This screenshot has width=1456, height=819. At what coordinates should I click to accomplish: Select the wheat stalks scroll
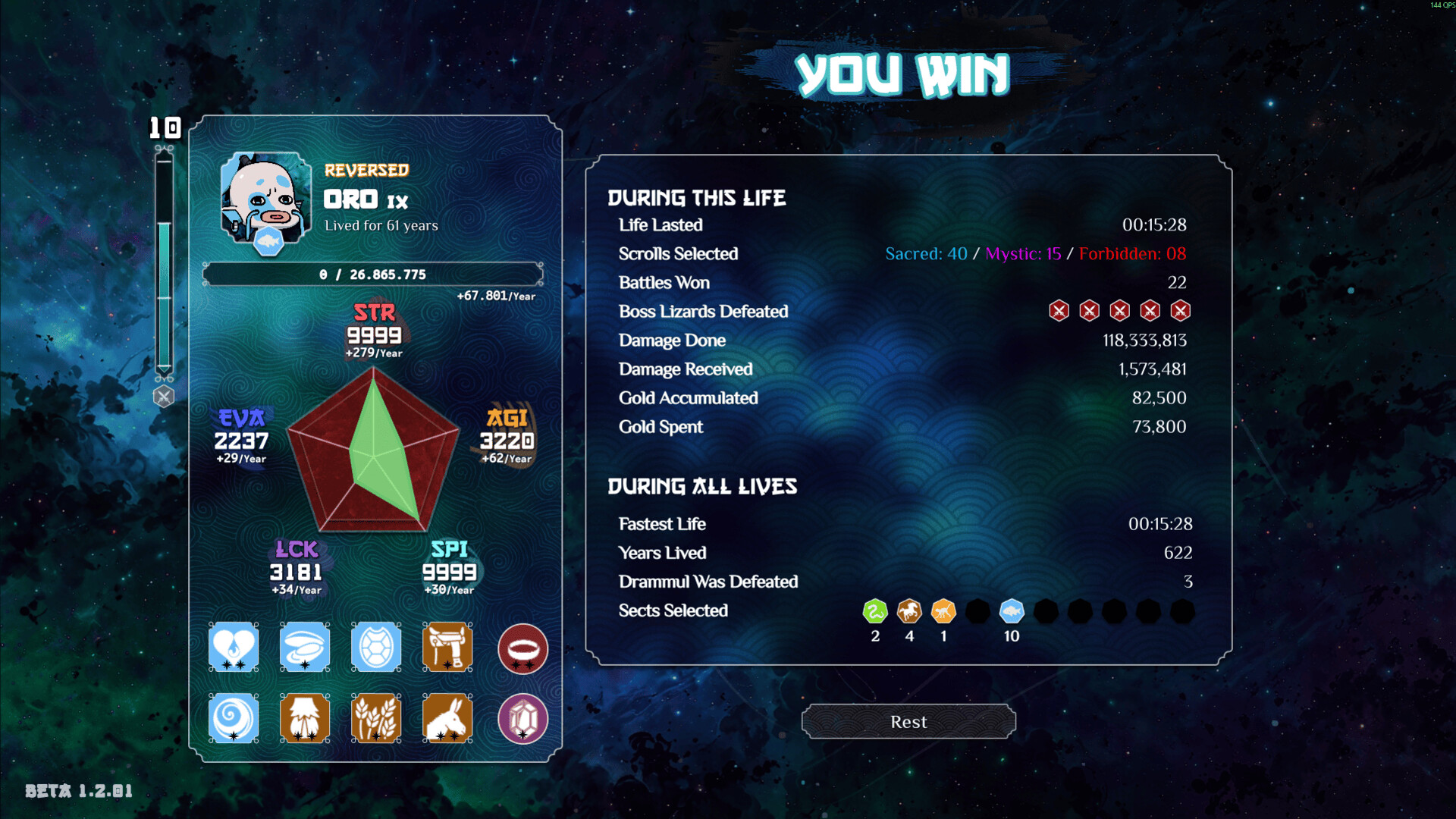(x=376, y=717)
